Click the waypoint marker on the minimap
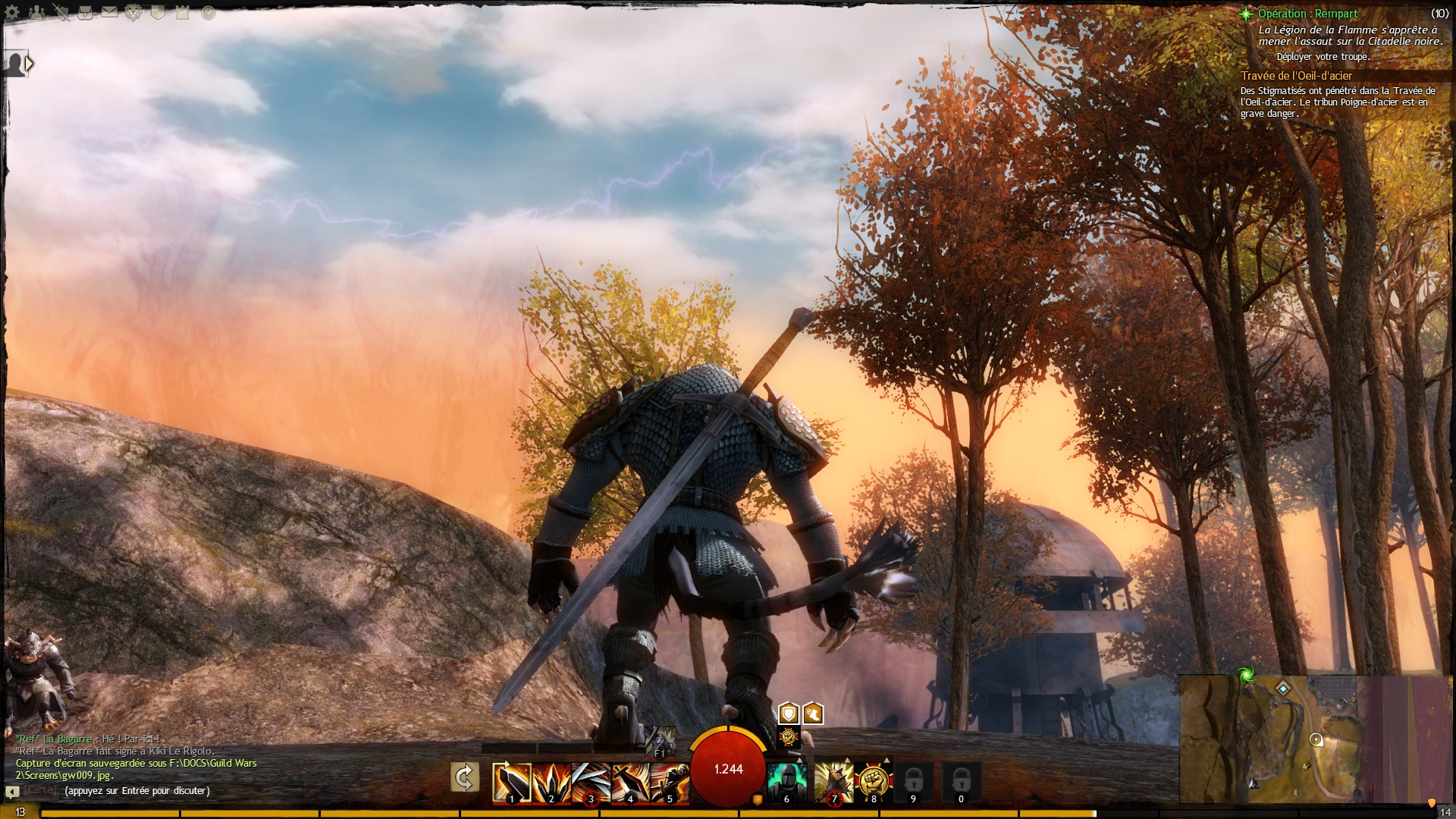The height and width of the screenshot is (819, 1456). pyautogui.click(x=1283, y=689)
